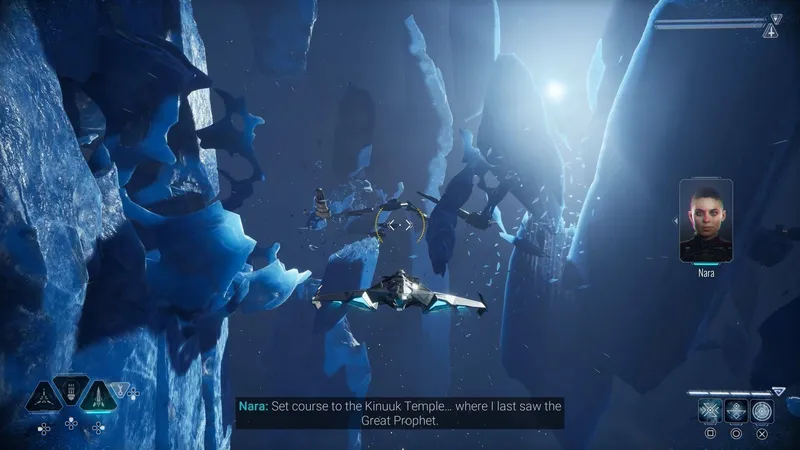Screen dimensions: 800x450
Task: Activate the diamond-pattern ability
Action: [x=736, y=411]
